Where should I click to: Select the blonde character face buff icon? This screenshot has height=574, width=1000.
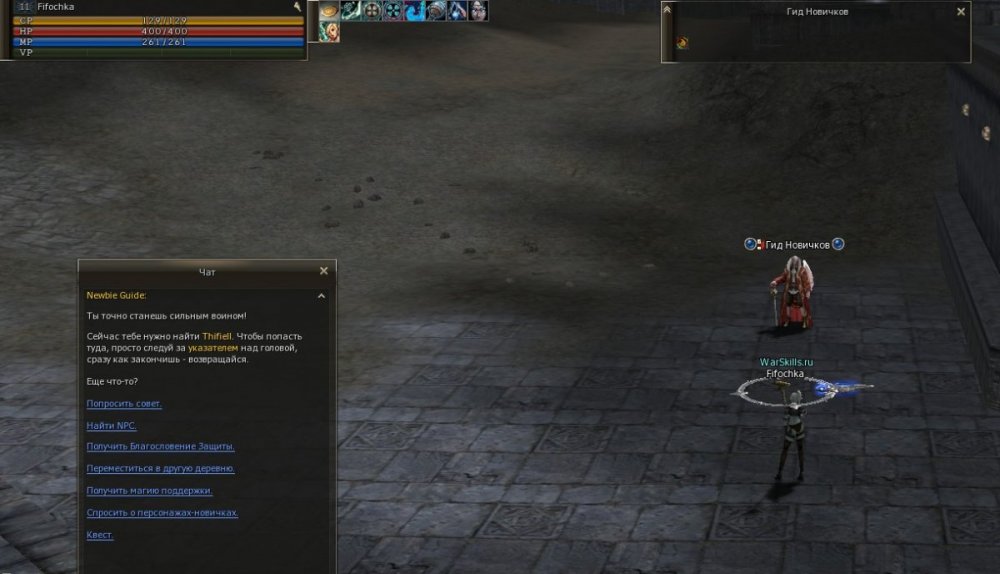[329, 32]
